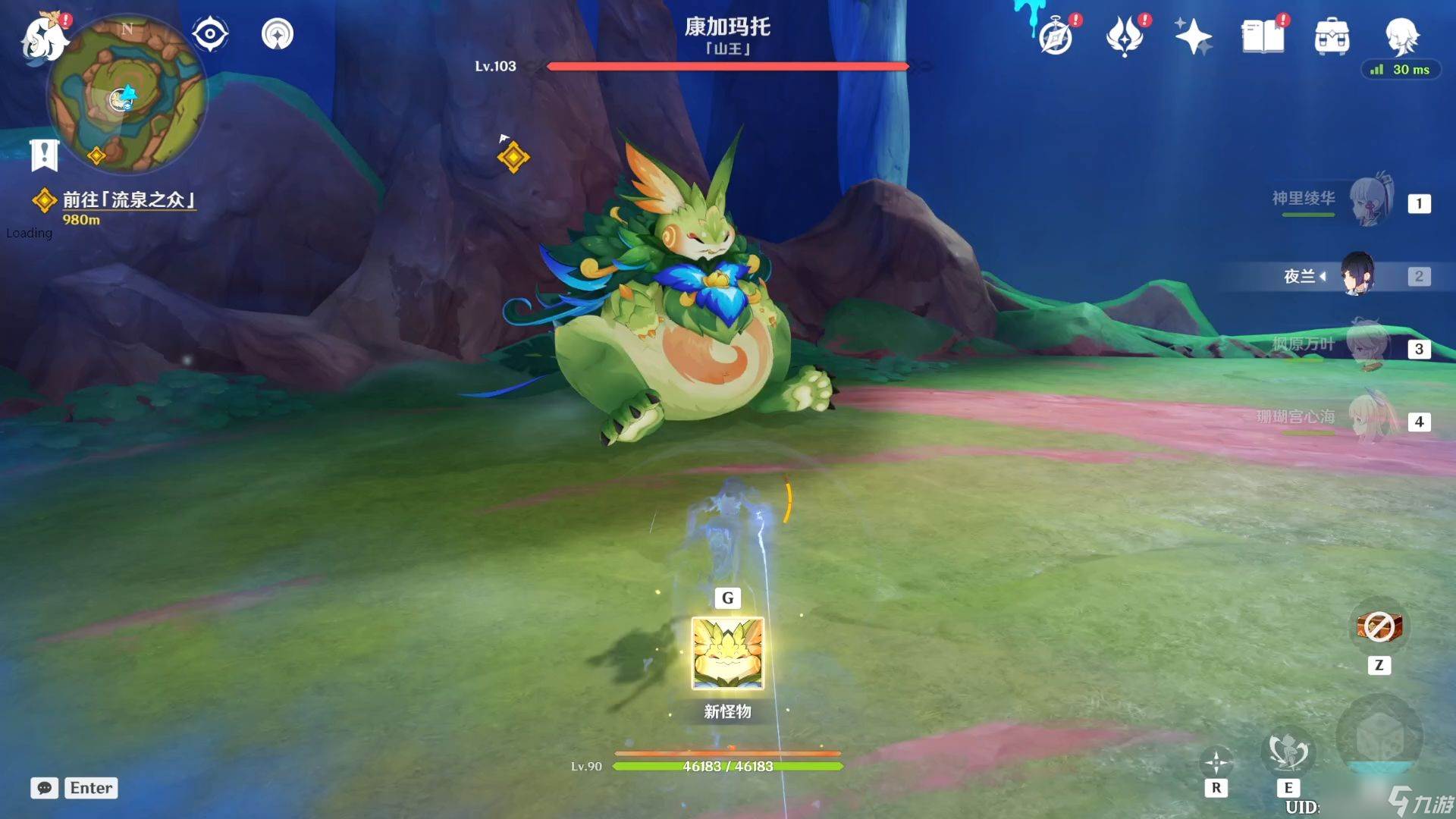Open the circular minimap
Image resolution: width=1456 pixels, height=819 pixels.
pyautogui.click(x=126, y=95)
